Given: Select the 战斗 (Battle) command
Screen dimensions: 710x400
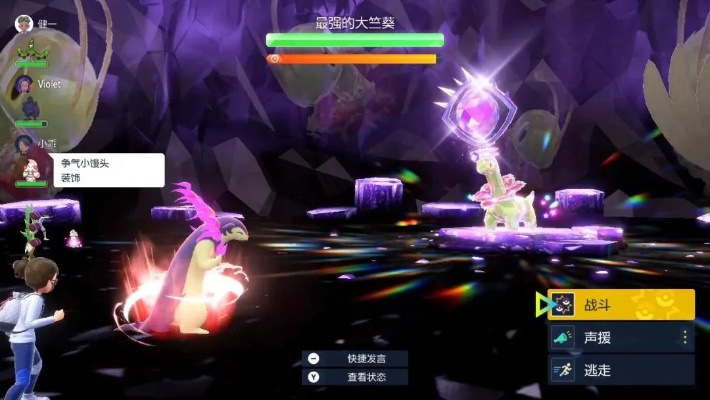Looking at the screenshot, I should (x=620, y=305).
